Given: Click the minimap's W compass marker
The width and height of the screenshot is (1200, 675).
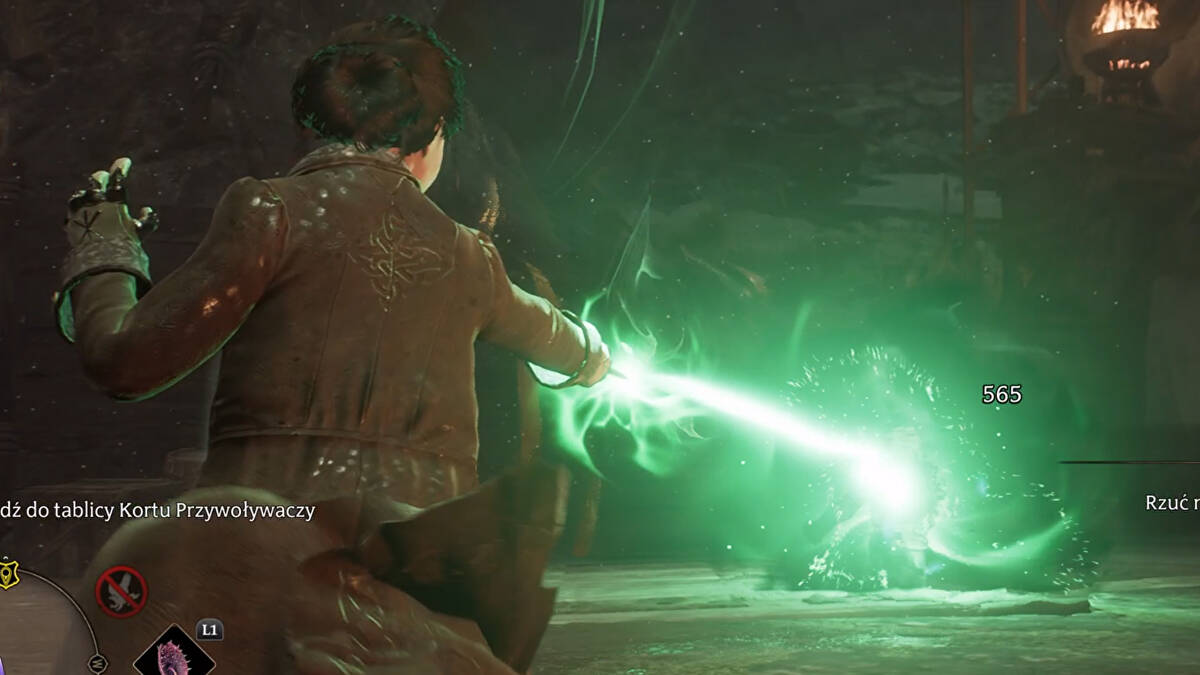Looking at the screenshot, I should pyautogui.click(x=97, y=662).
